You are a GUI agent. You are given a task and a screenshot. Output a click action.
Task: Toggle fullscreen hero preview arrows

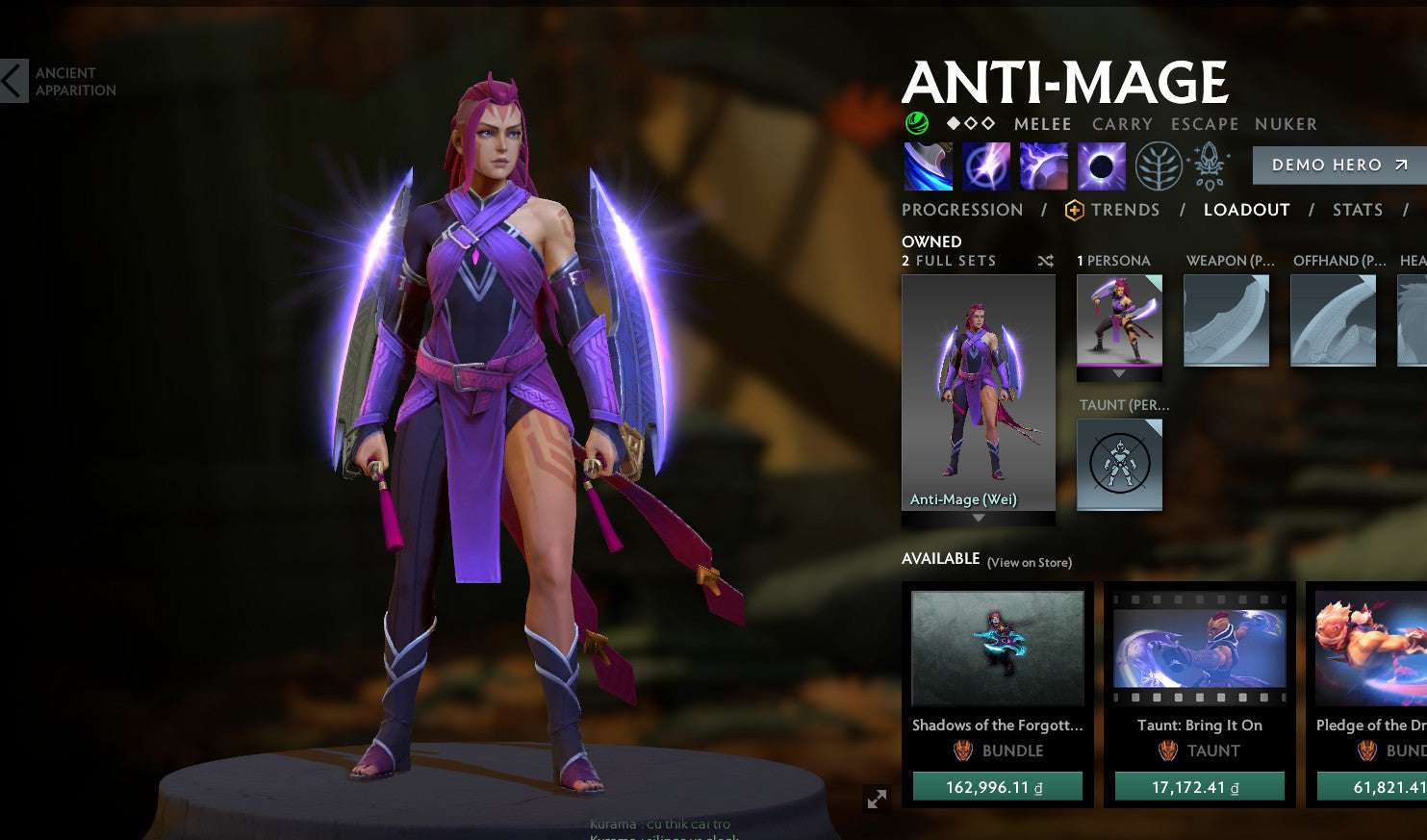(877, 799)
